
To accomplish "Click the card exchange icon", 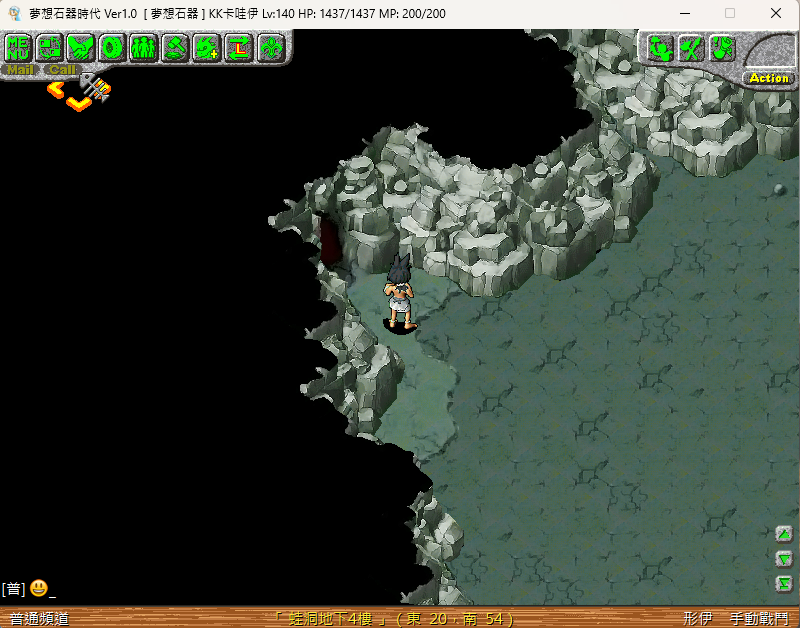I will (x=50, y=47).
